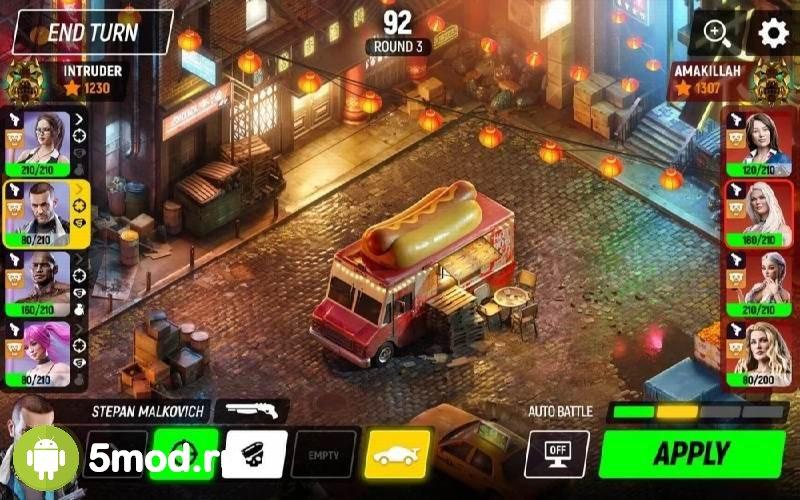800x500 pixels.
Task: Click Stepan Malkovich's shotgun weapon icon
Action: click(x=250, y=409)
